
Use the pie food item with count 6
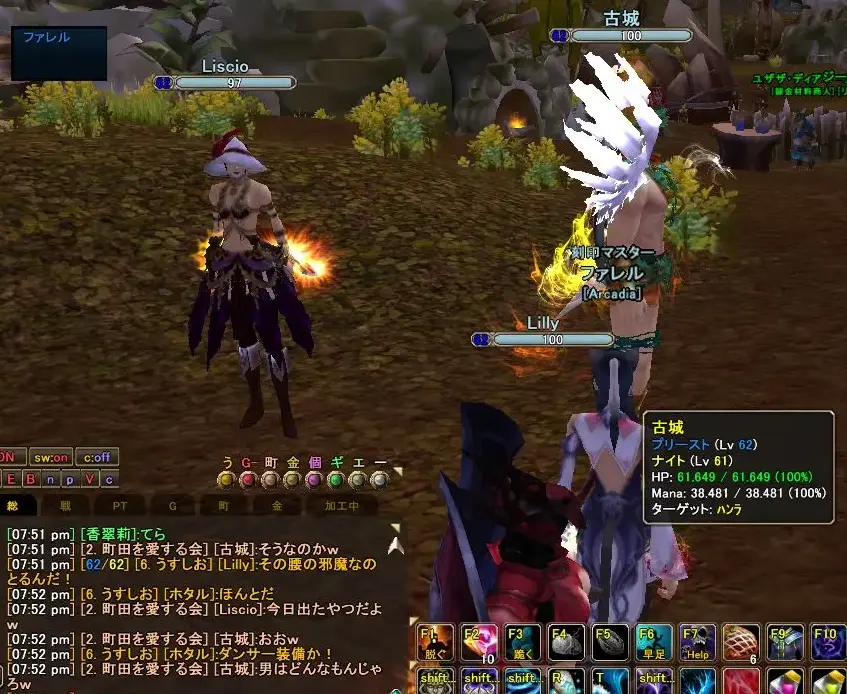tap(742, 643)
